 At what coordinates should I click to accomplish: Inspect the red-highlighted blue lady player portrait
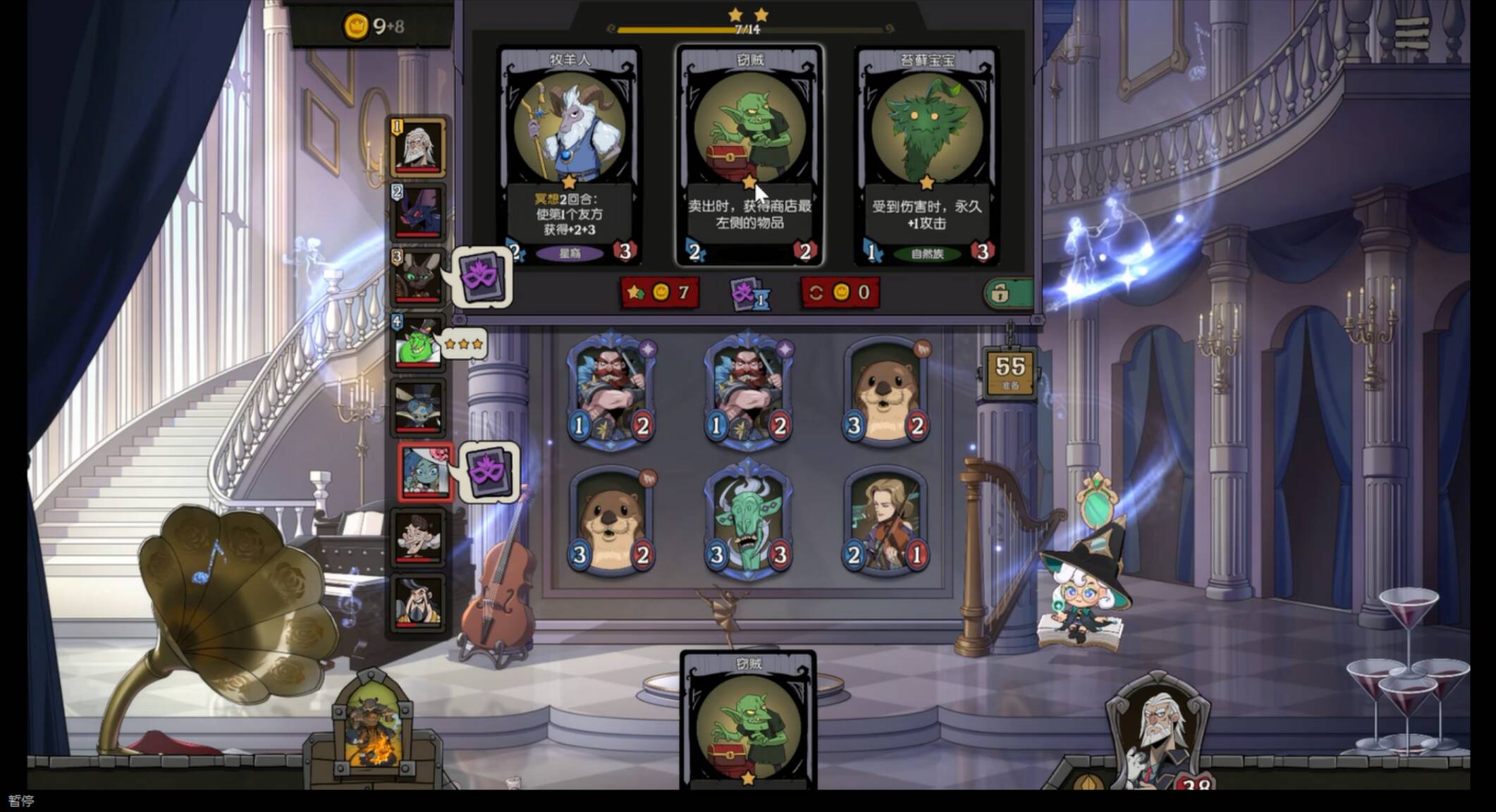pyautogui.click(x=424, y=472)
